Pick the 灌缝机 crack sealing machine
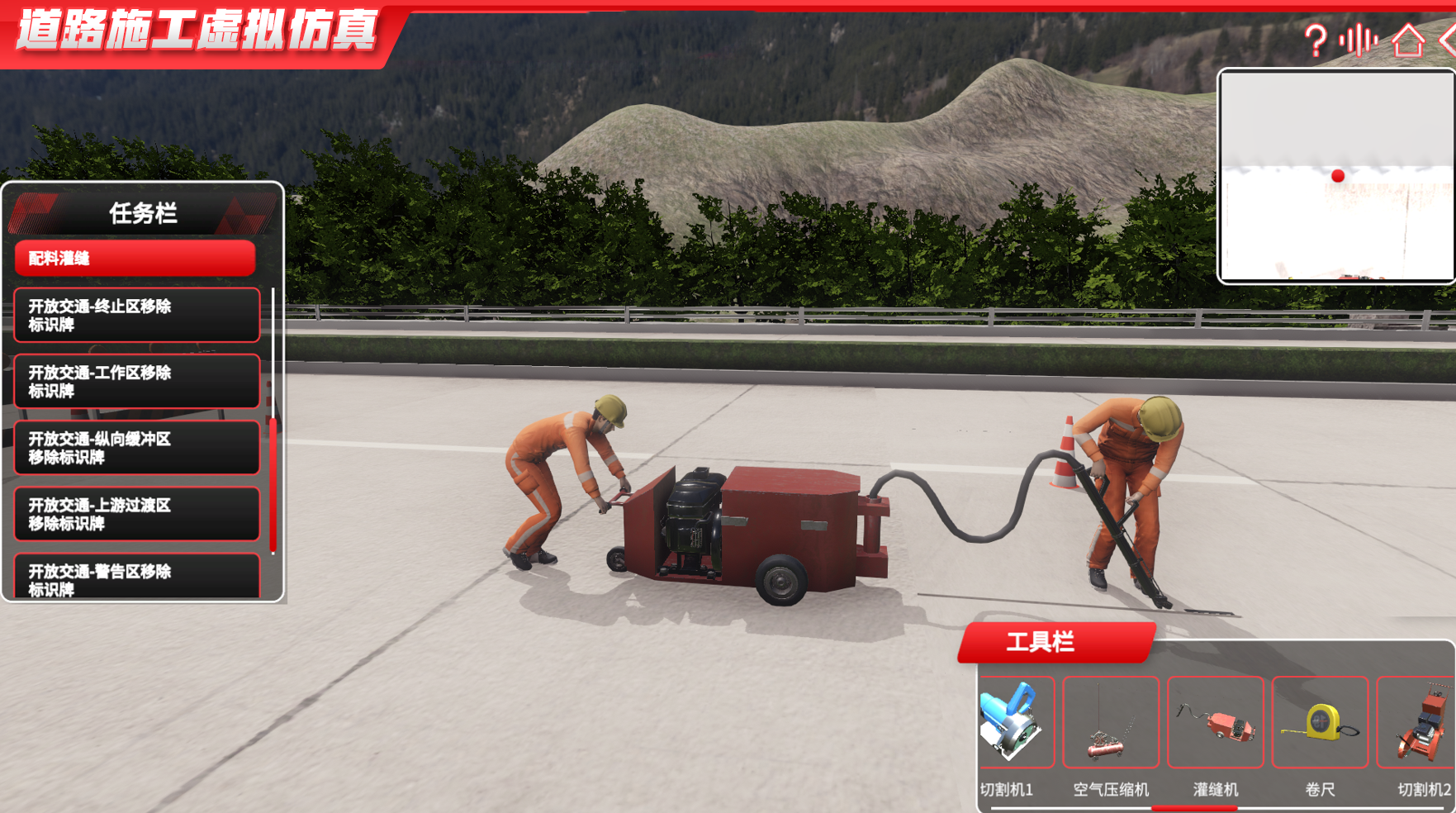Viewport: 1456px width, 813px height. pos(1216,723)
